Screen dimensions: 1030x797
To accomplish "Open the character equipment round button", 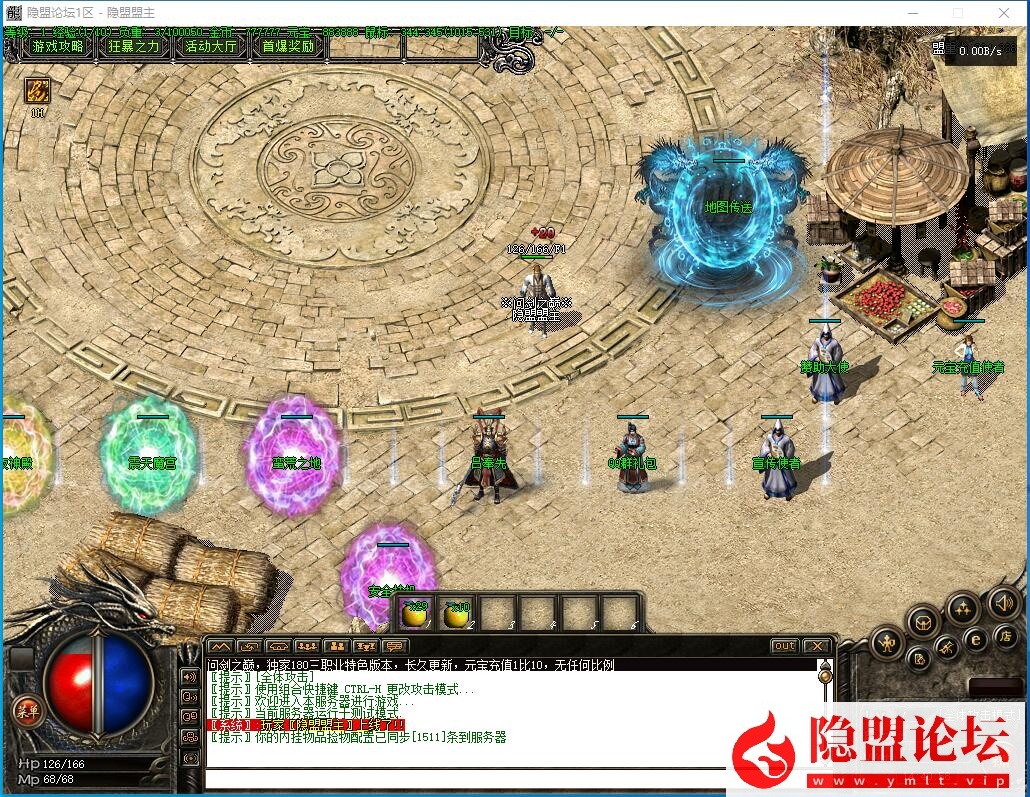I will pyautogui.click(x=887, y=642).
